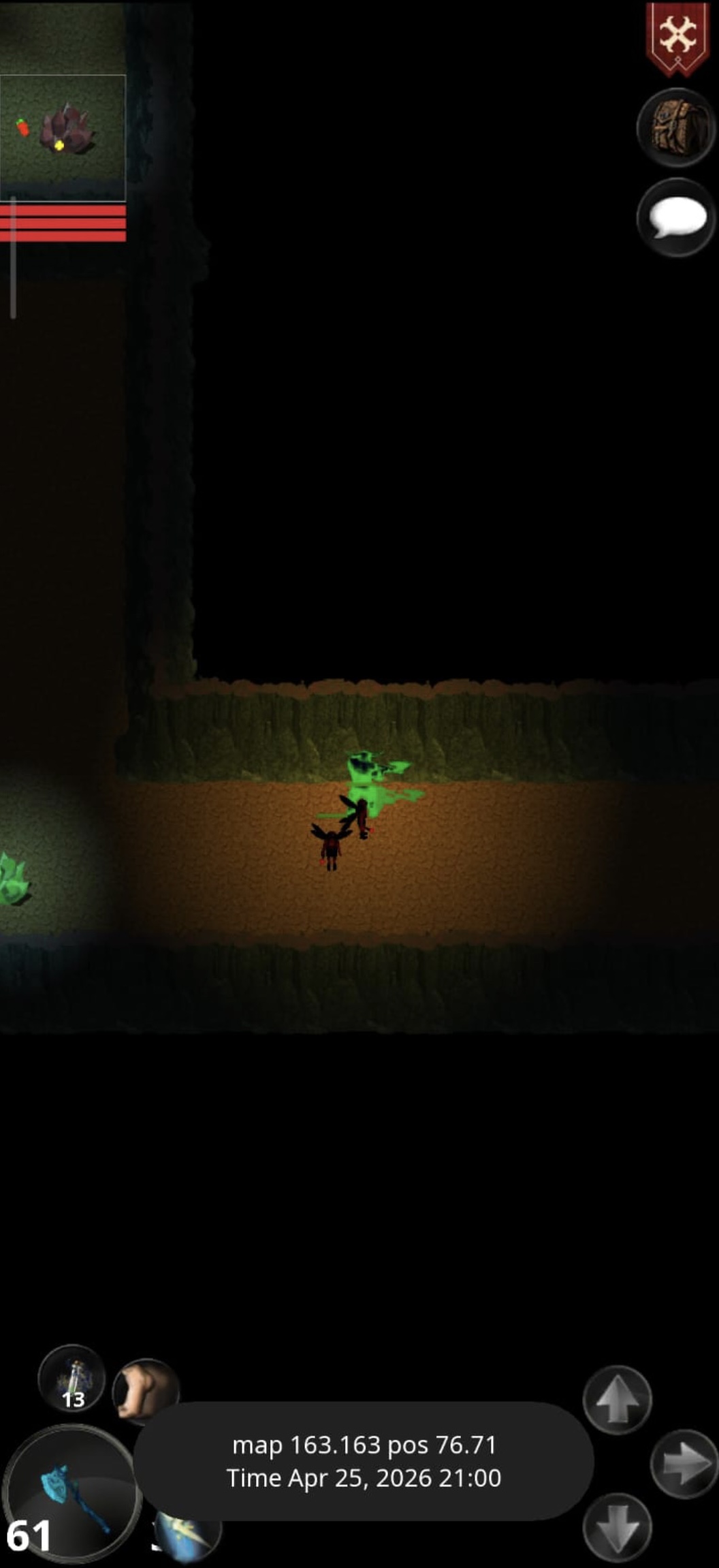Tap the down arrow movement button

pyautogui.click(x=617, y=1530)
